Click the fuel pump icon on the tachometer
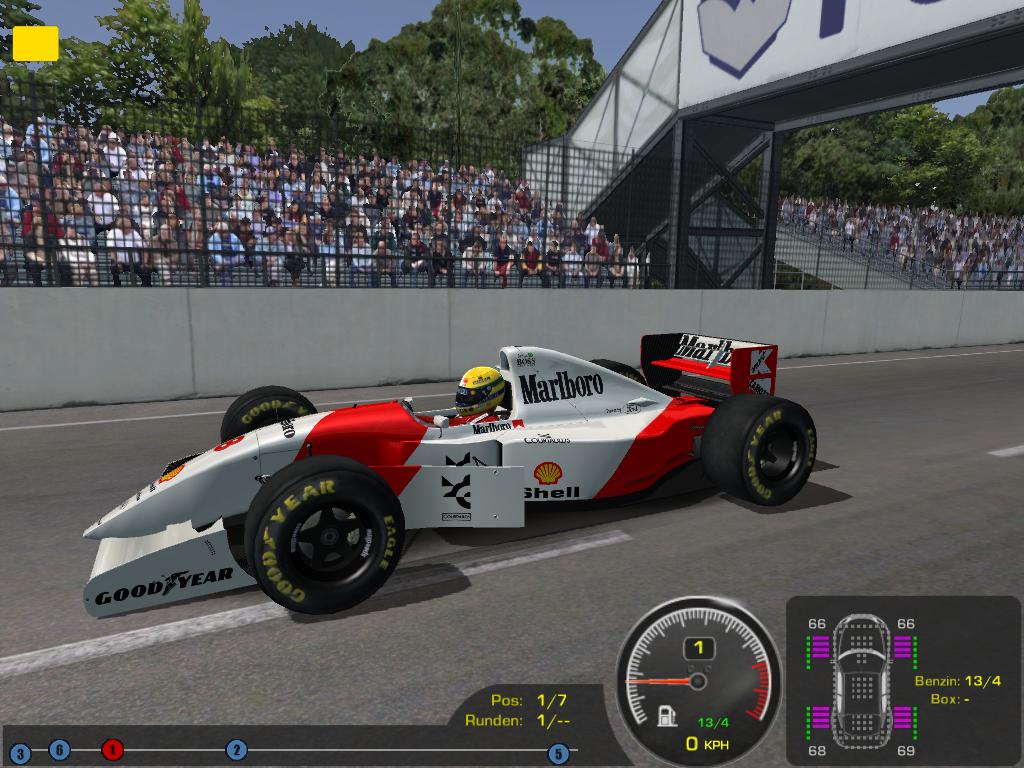Screen dimensions: 1024x768 click(x=665, y=716)
